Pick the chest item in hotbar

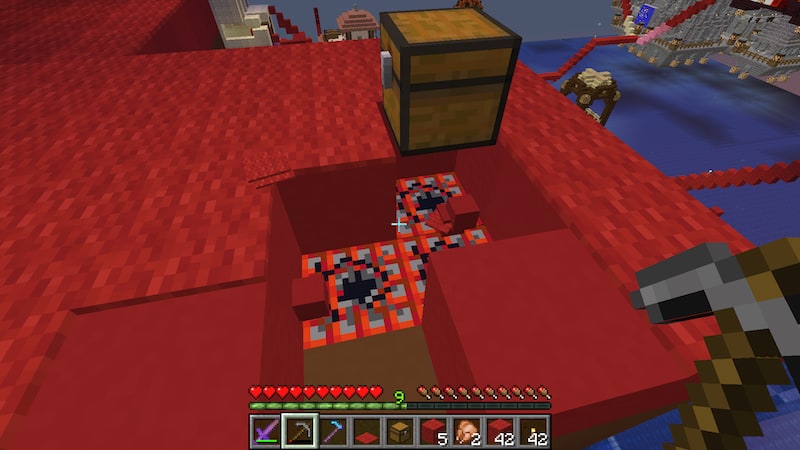click(399, 431)
